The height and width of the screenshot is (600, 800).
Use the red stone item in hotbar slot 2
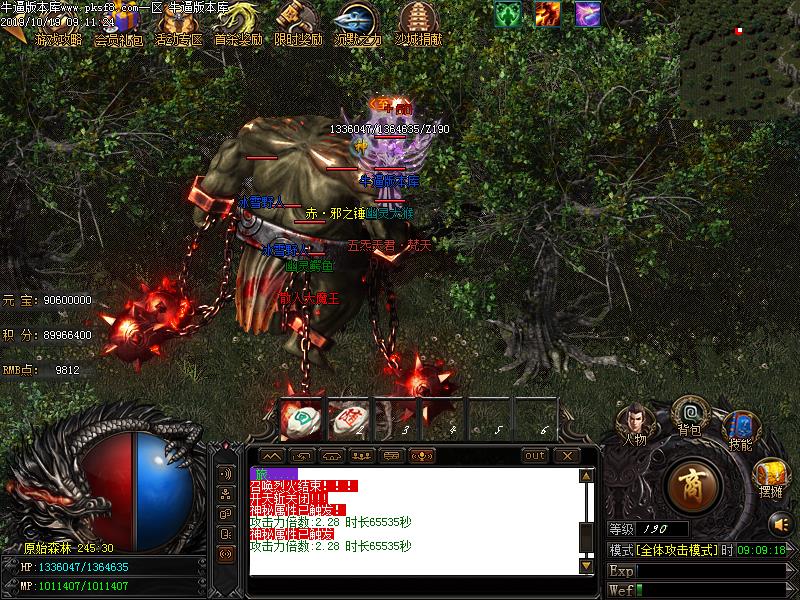click(347, 420)
